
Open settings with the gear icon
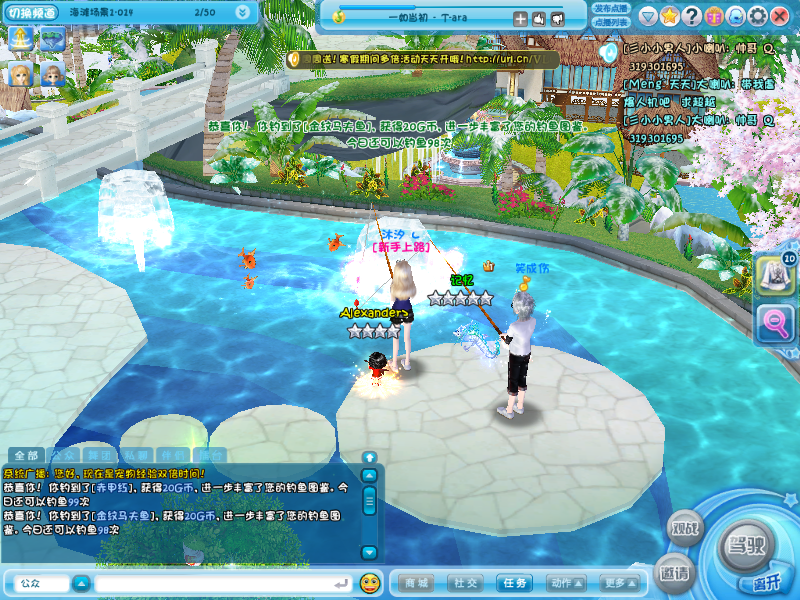tap(757, 16)
